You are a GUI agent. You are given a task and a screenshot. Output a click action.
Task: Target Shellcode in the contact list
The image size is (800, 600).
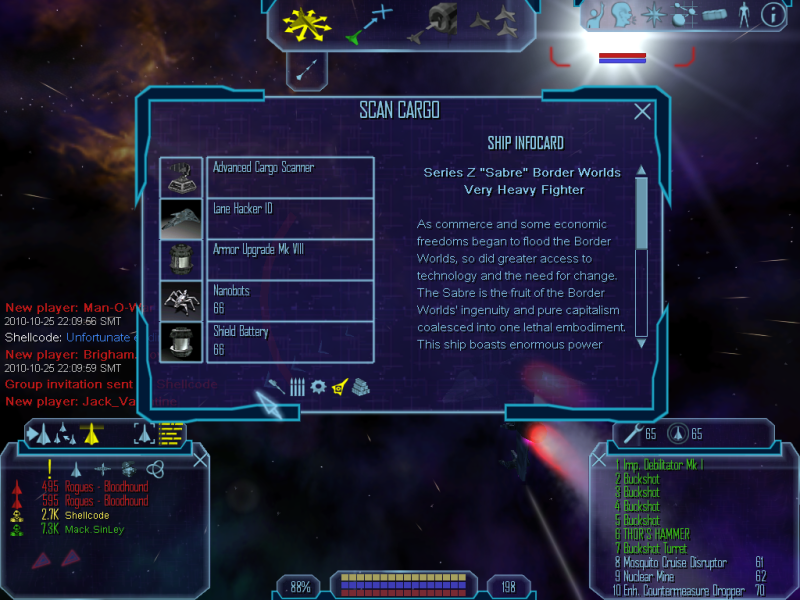point(86,515)
